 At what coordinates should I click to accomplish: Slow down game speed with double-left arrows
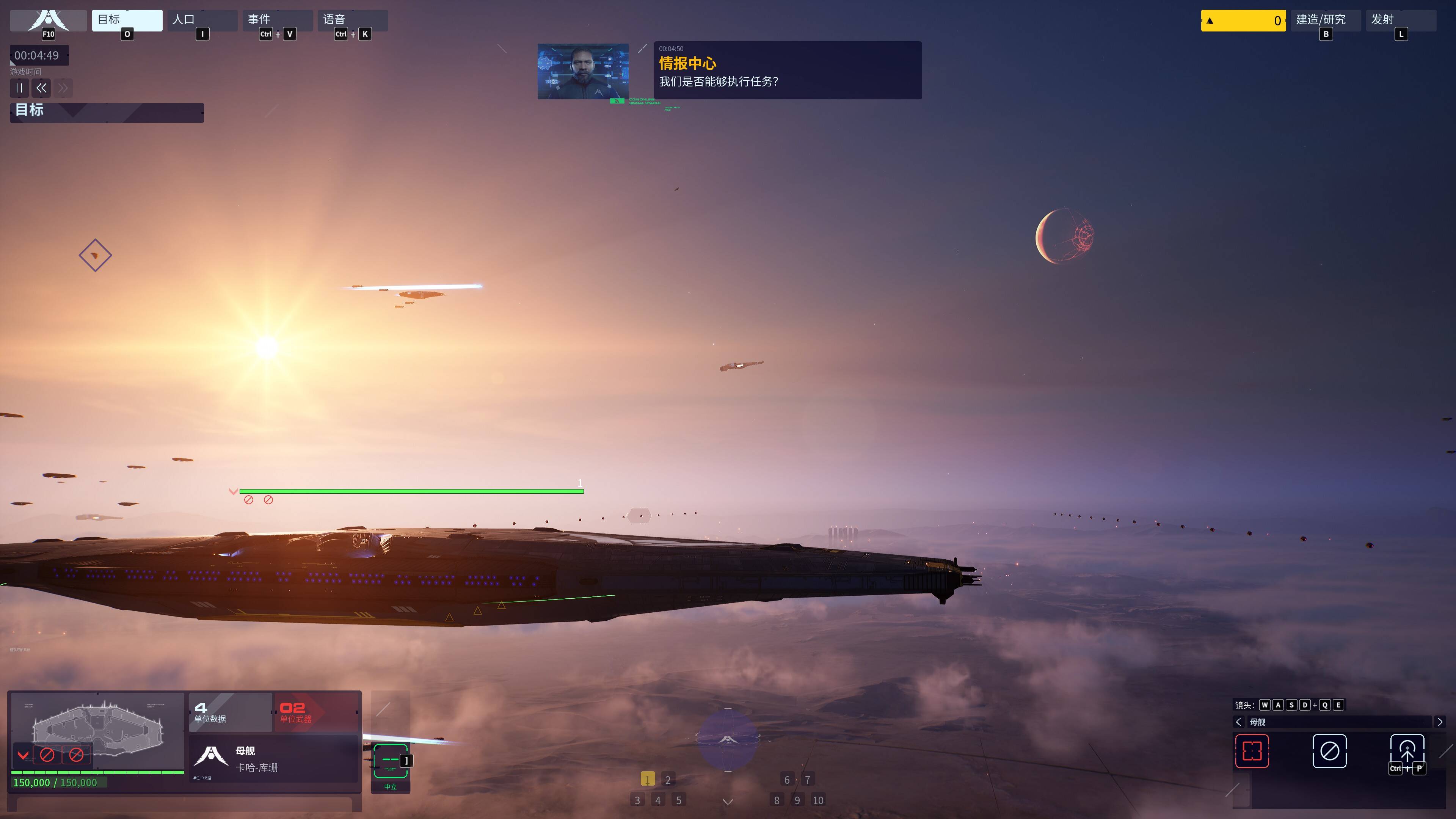coord(41,88)
